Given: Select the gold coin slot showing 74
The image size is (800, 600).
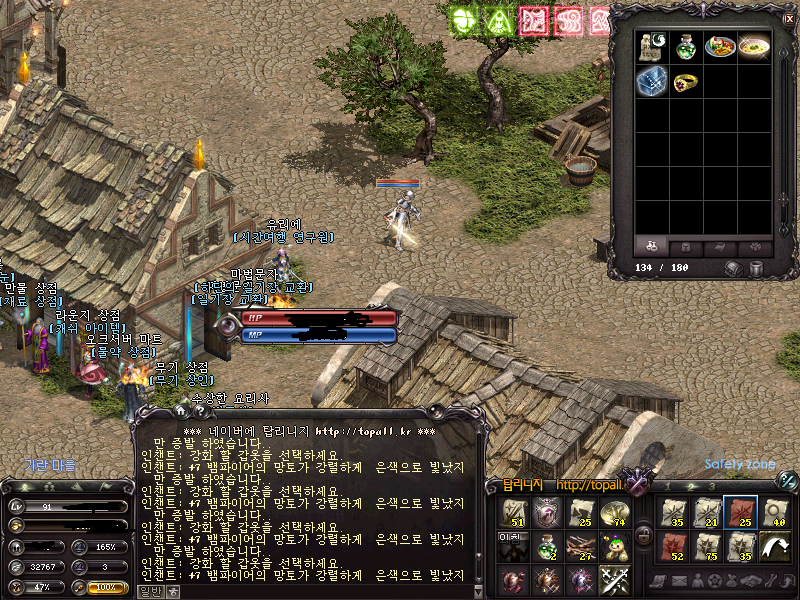Looking at the screenshot, I should point(614,512).
